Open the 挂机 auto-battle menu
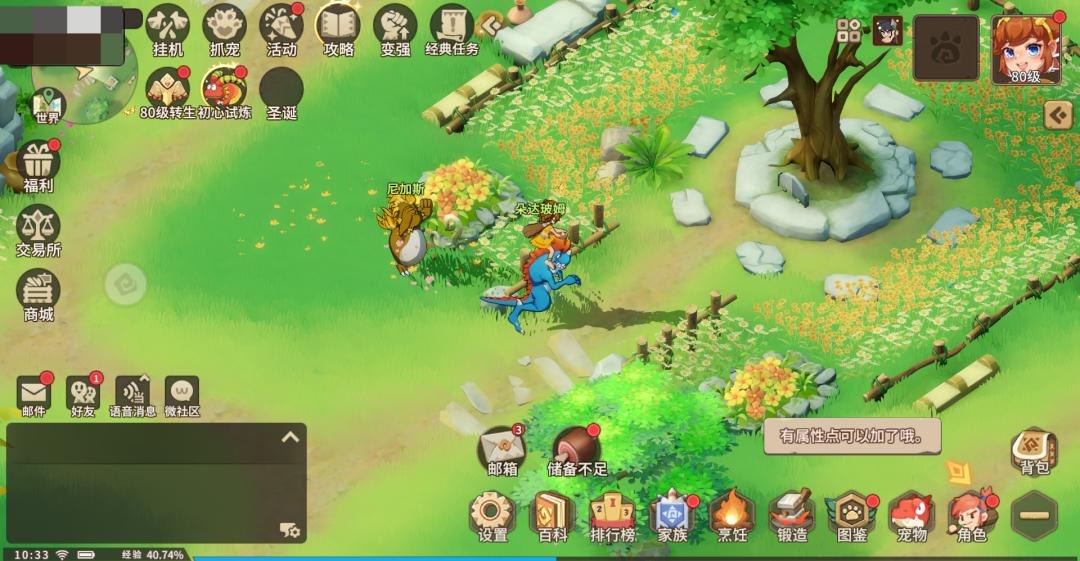Screen dimensions: 1080x561 pyautogui.click(x=168, y=28)
